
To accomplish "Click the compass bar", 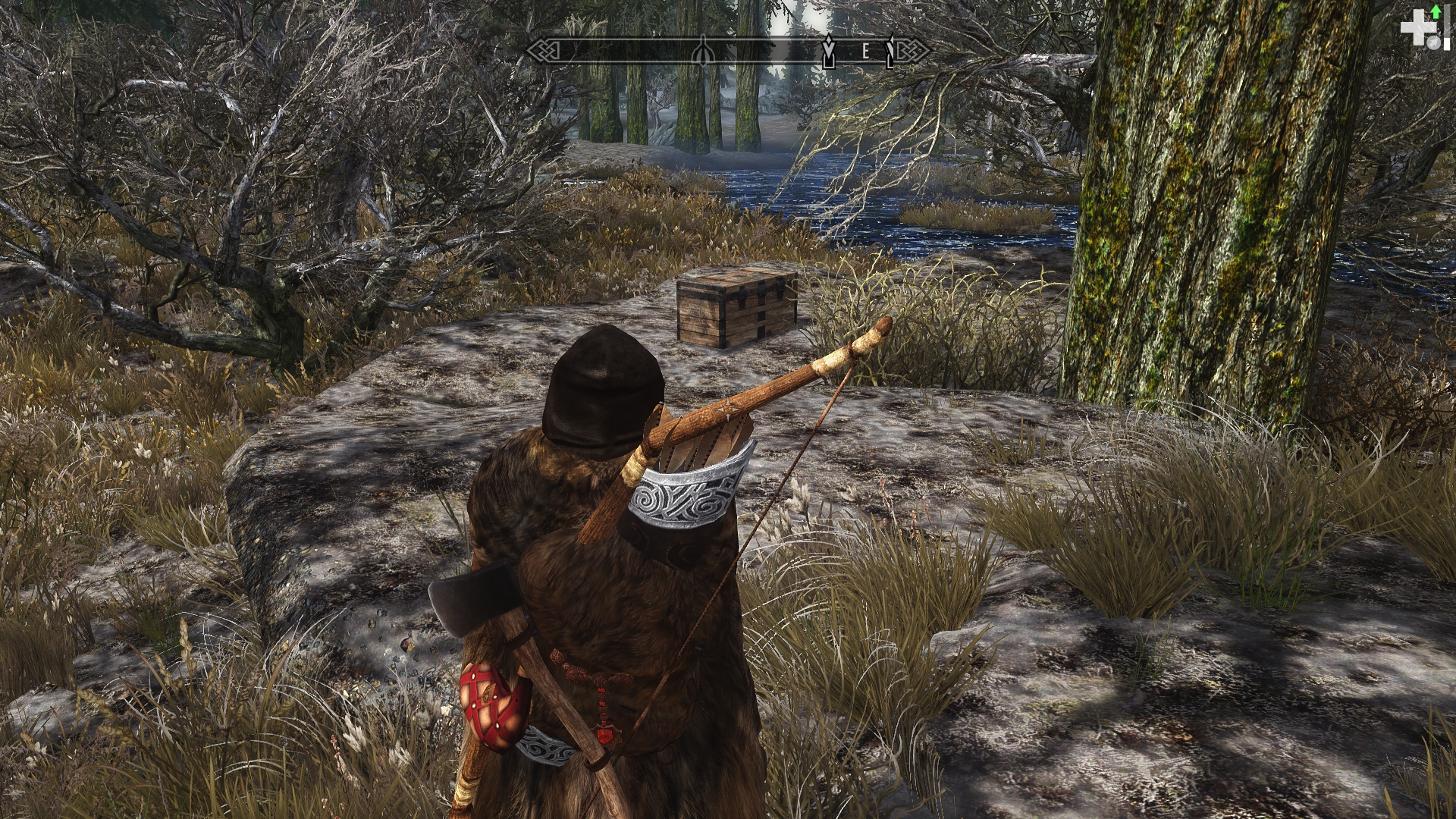I will [728, 52].
